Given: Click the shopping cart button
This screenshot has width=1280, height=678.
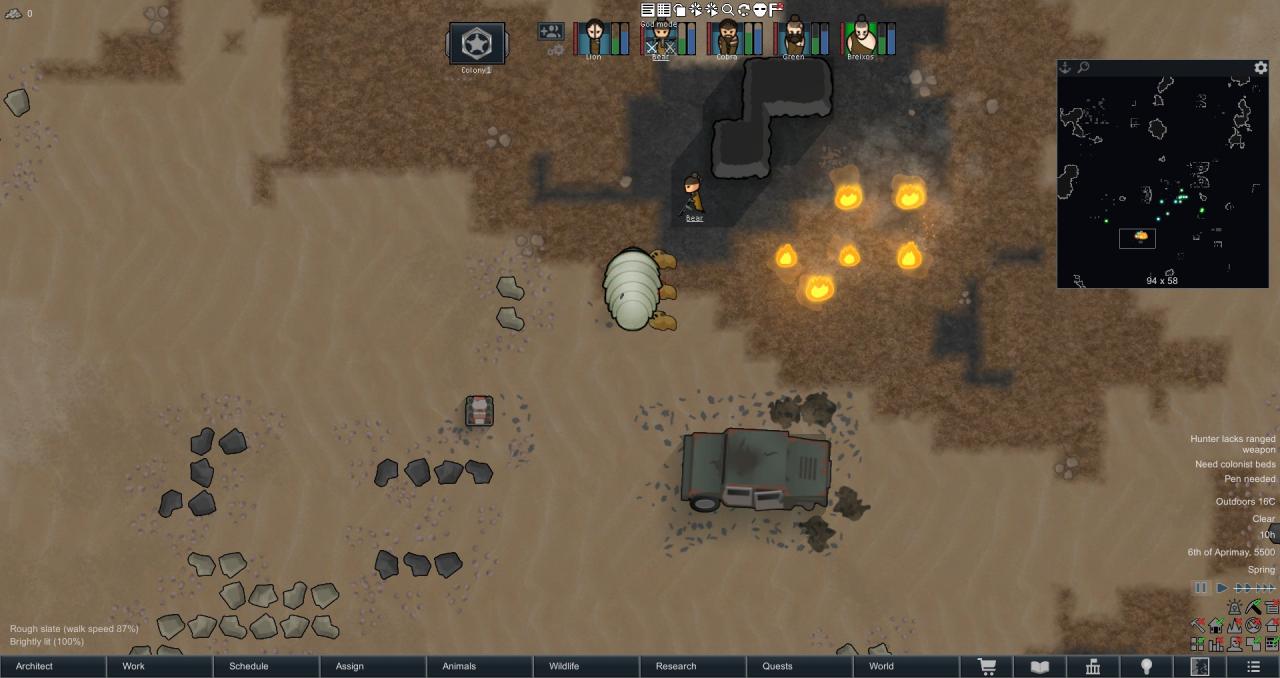Looking at the screenshot, I should 987,667.
